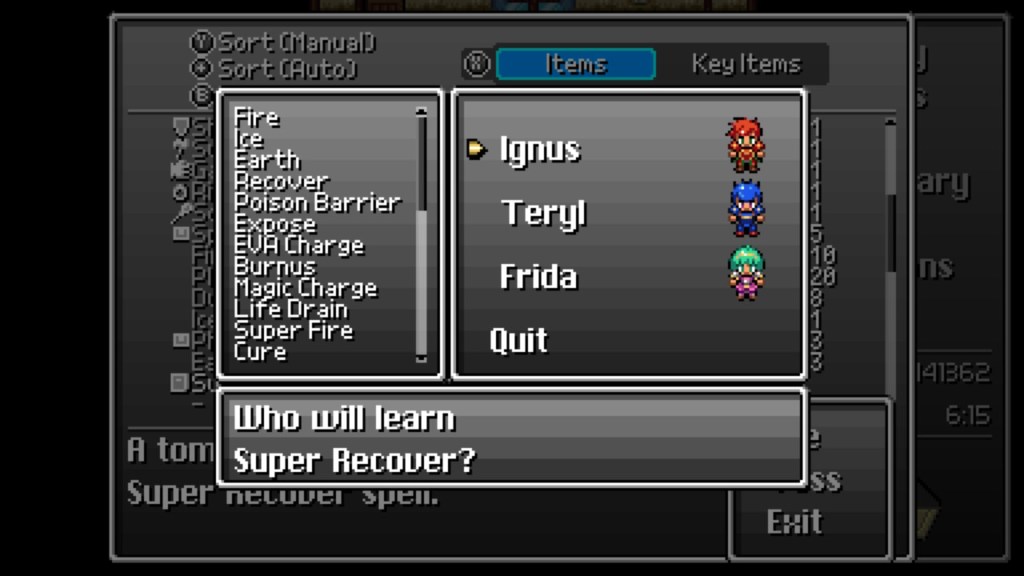Switch to the Key Items tab
The image size is (1024, 576).
(746, 64)
